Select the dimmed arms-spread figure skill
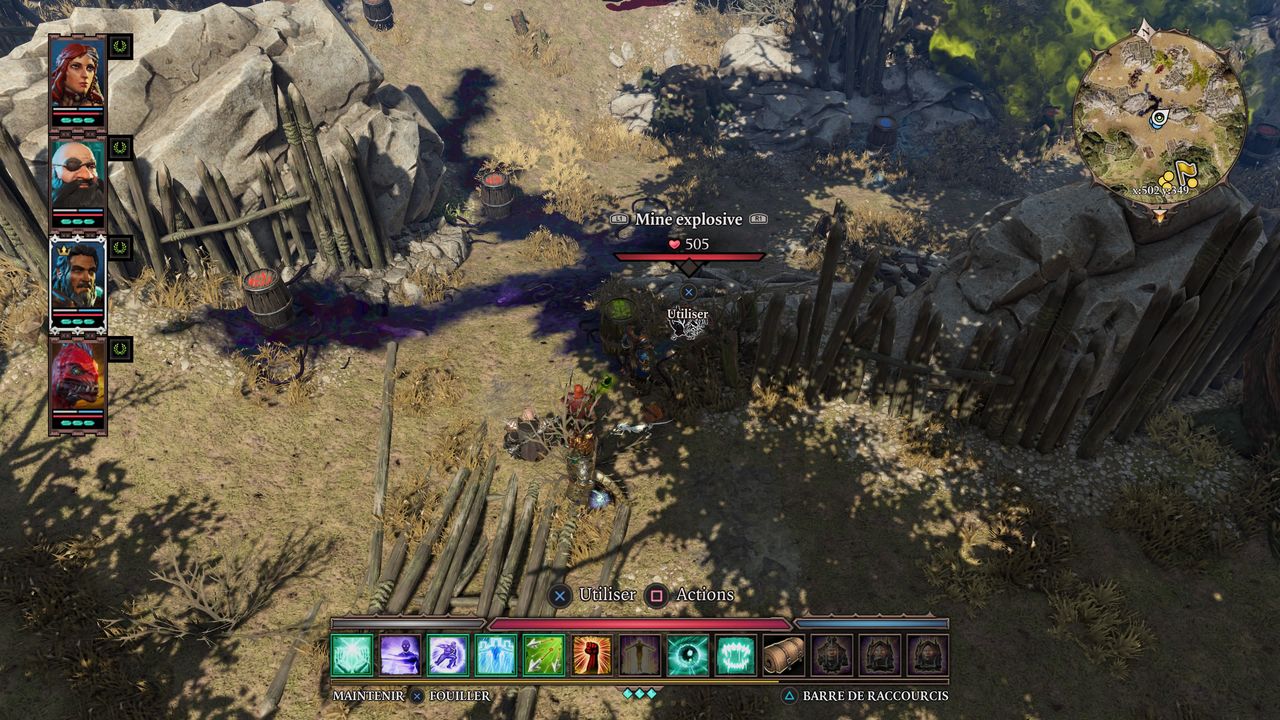The image size is (1280, 720). pyautogui.click(x=640, y=655)
